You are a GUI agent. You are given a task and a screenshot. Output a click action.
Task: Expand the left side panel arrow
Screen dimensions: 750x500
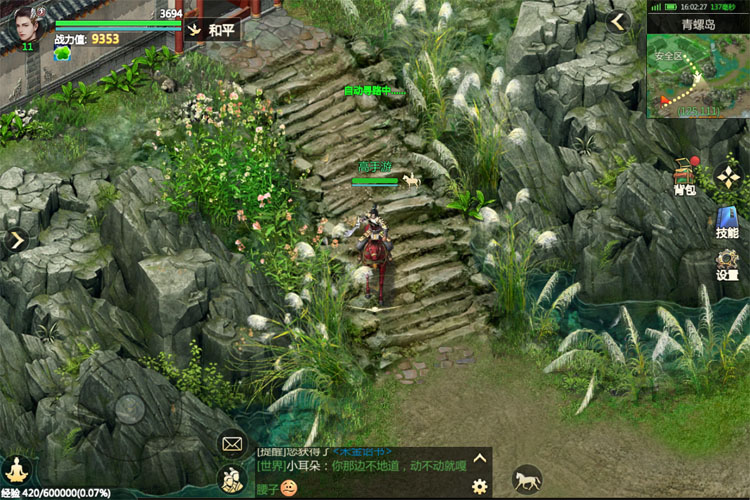click(x=16, y=240)
